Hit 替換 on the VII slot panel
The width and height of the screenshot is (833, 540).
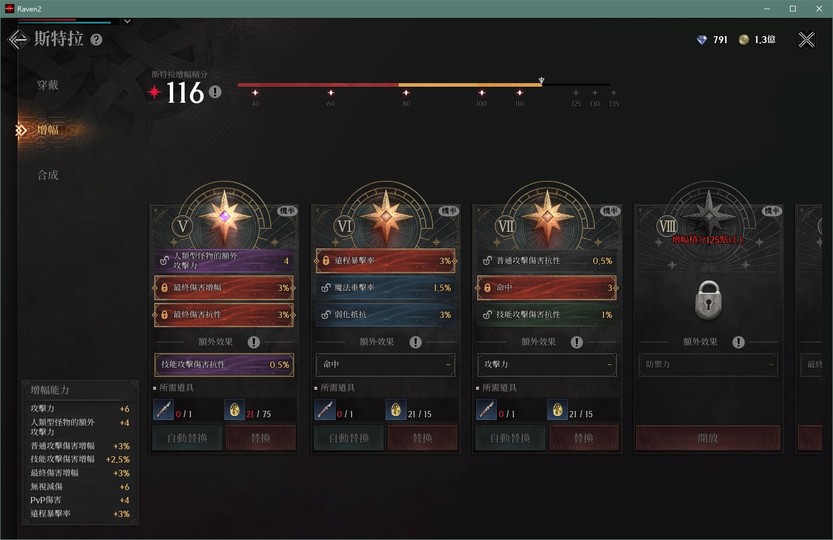pos(584,438)
